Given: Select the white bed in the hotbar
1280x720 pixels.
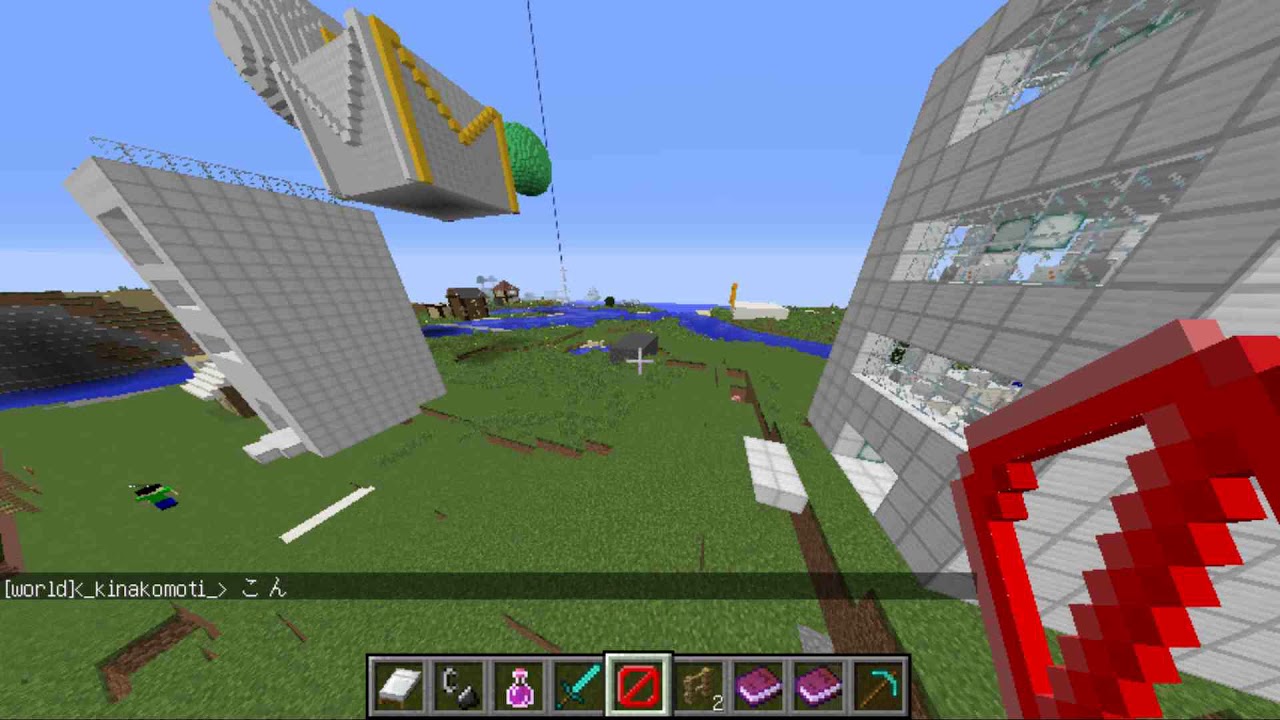Looking at the screenshot, I should click(x=400, y=683).
